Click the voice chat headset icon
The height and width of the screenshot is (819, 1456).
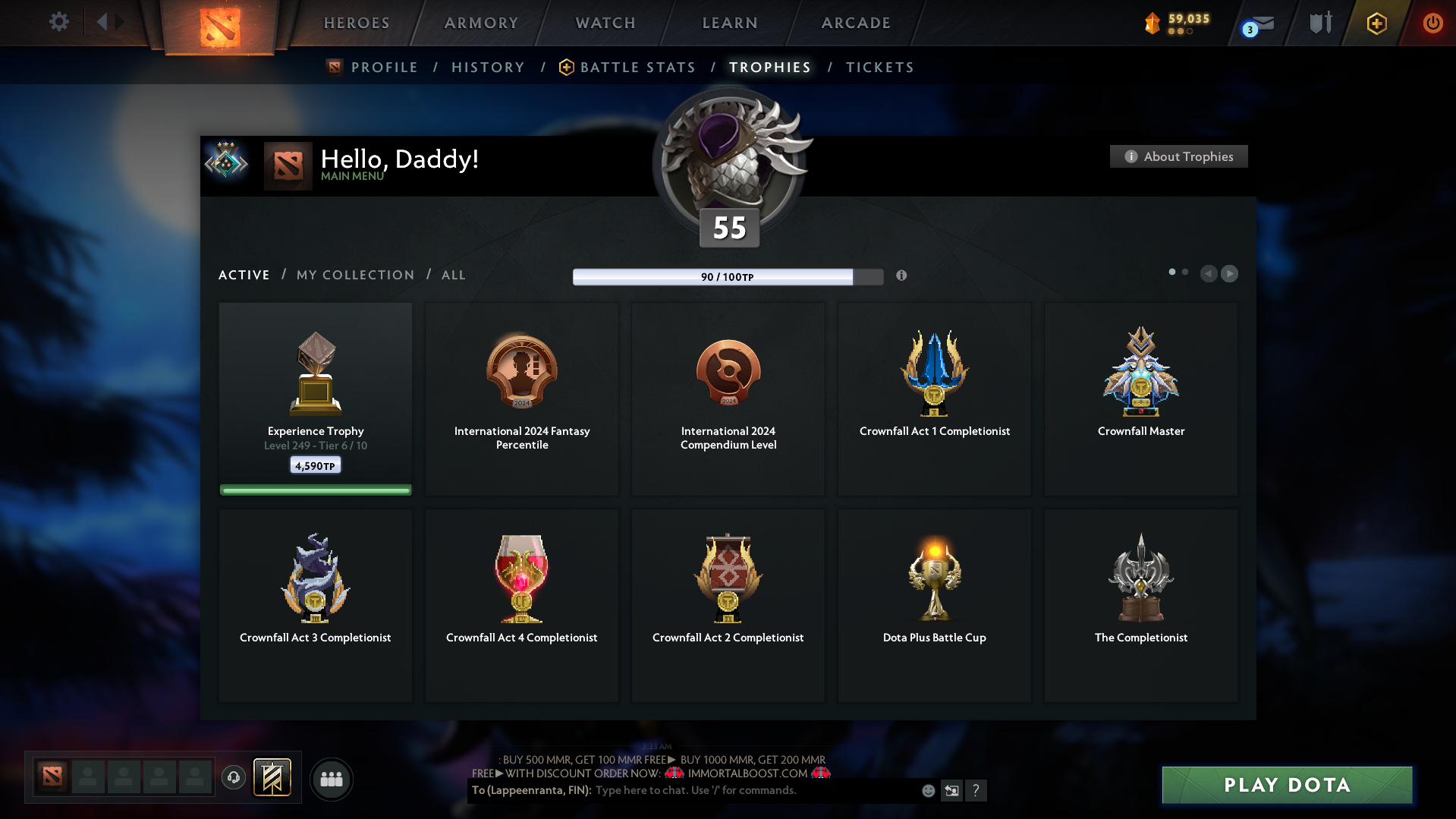point(233,778)
